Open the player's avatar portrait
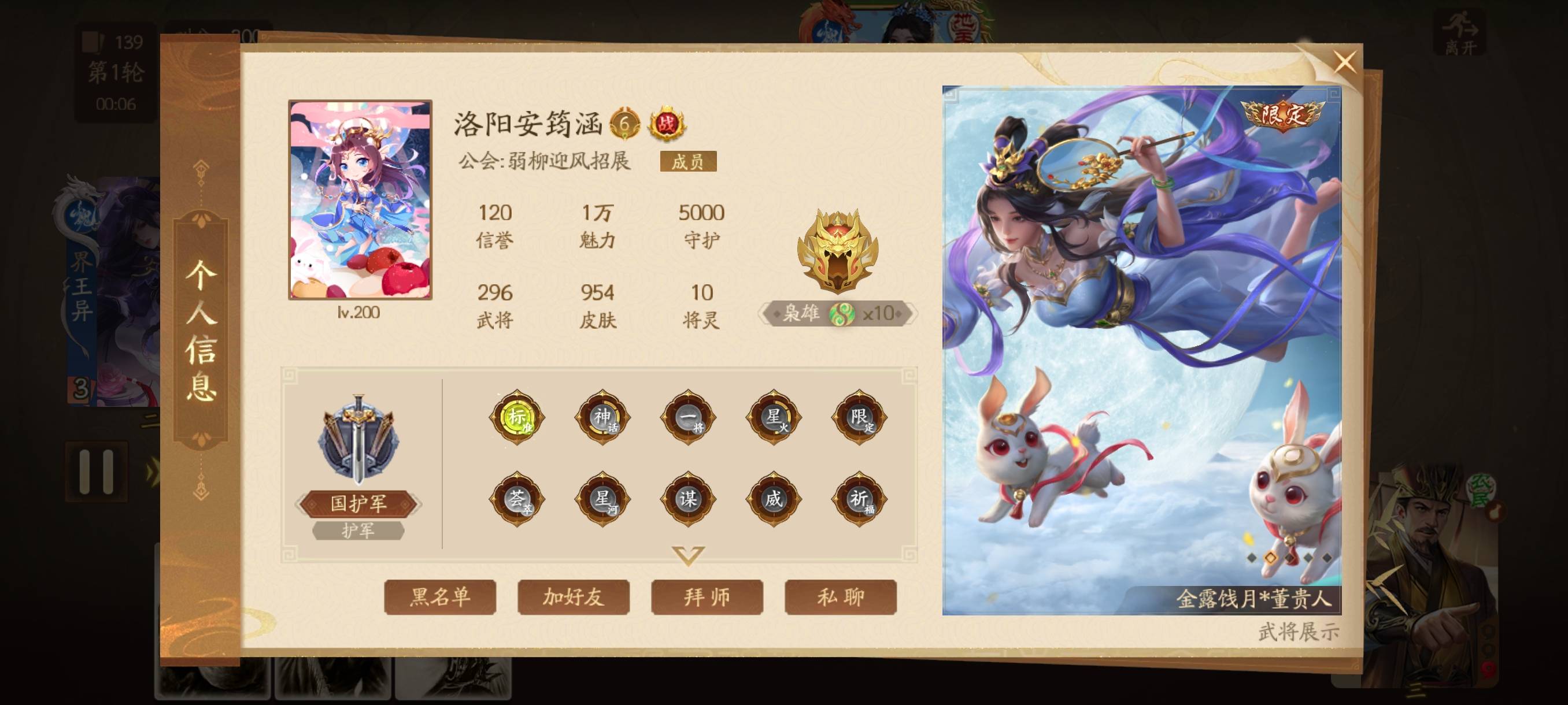This screenshot has width=1568, height=705. (360, 199)
